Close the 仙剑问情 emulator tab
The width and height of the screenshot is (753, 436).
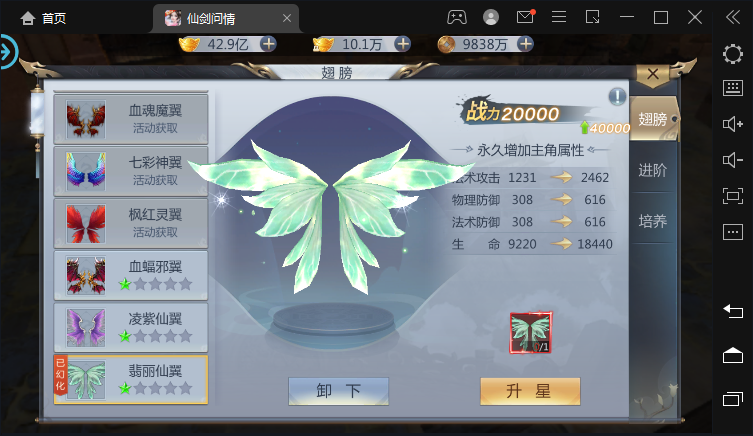pyautogui.click(x=288, y=18)
